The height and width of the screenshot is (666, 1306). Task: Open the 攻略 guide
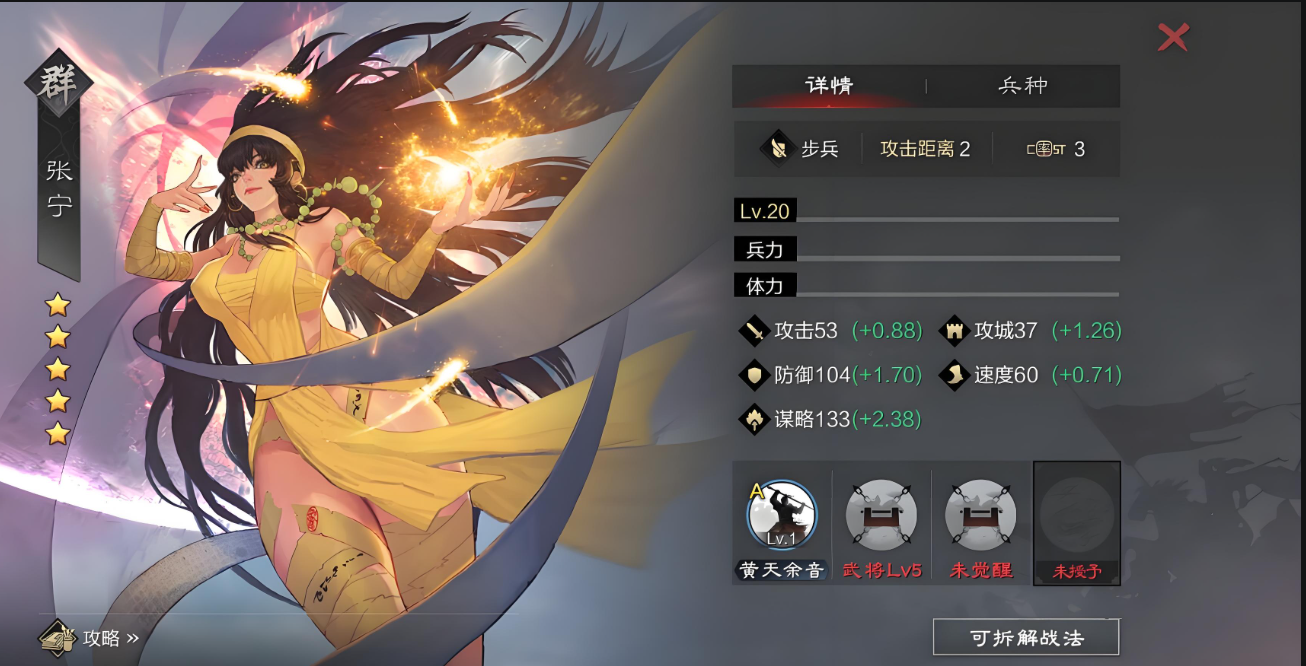[90, 637]
